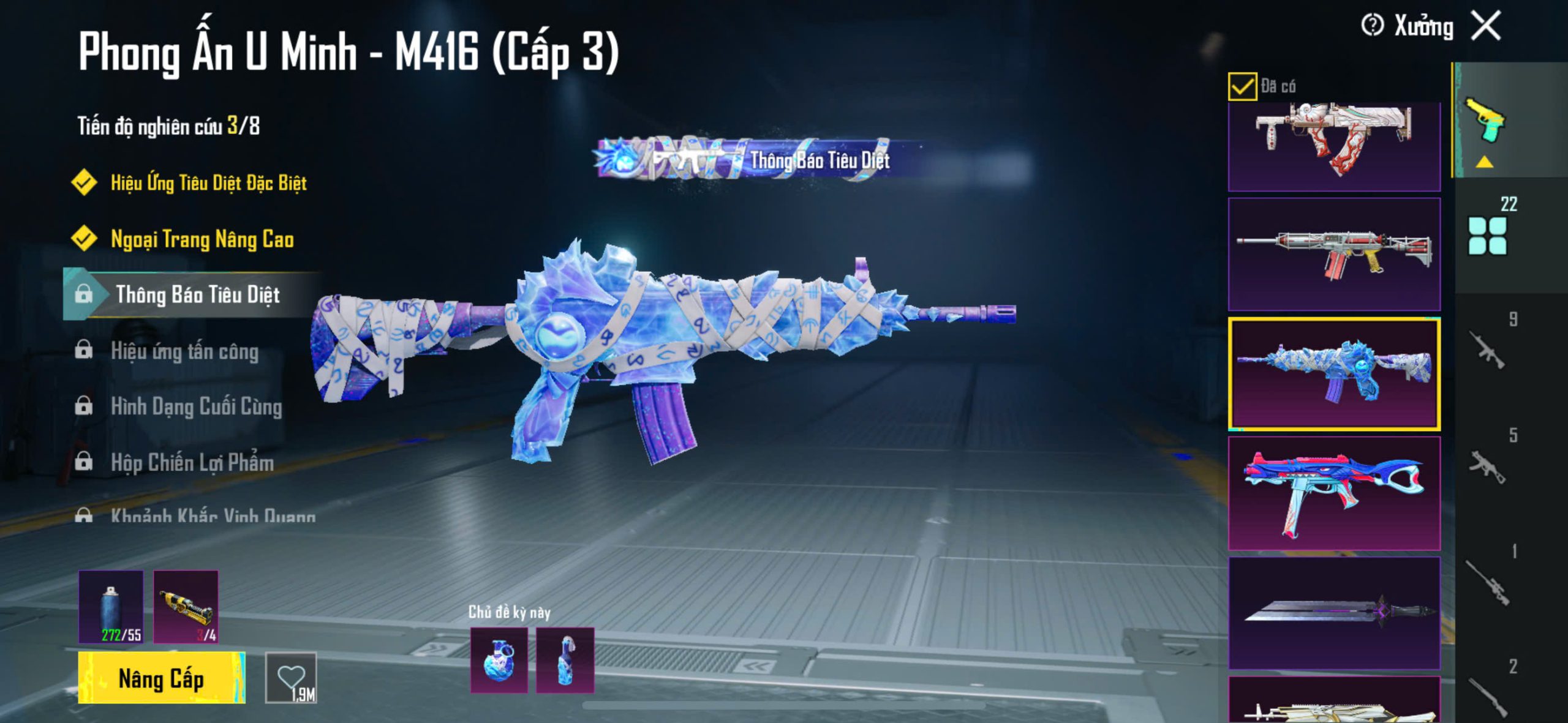Select locked Hình Dạng Cuối Cùng entry
This screenshot has height=723, width=1568.
[196, 407]
